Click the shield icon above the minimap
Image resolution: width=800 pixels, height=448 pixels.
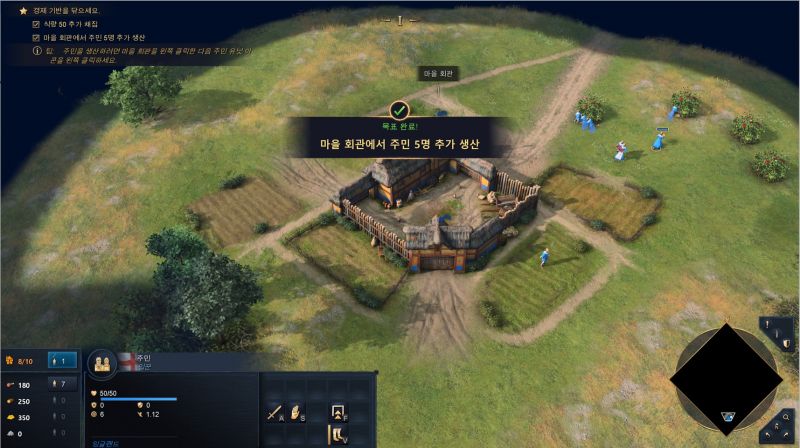tap(787, 343)
